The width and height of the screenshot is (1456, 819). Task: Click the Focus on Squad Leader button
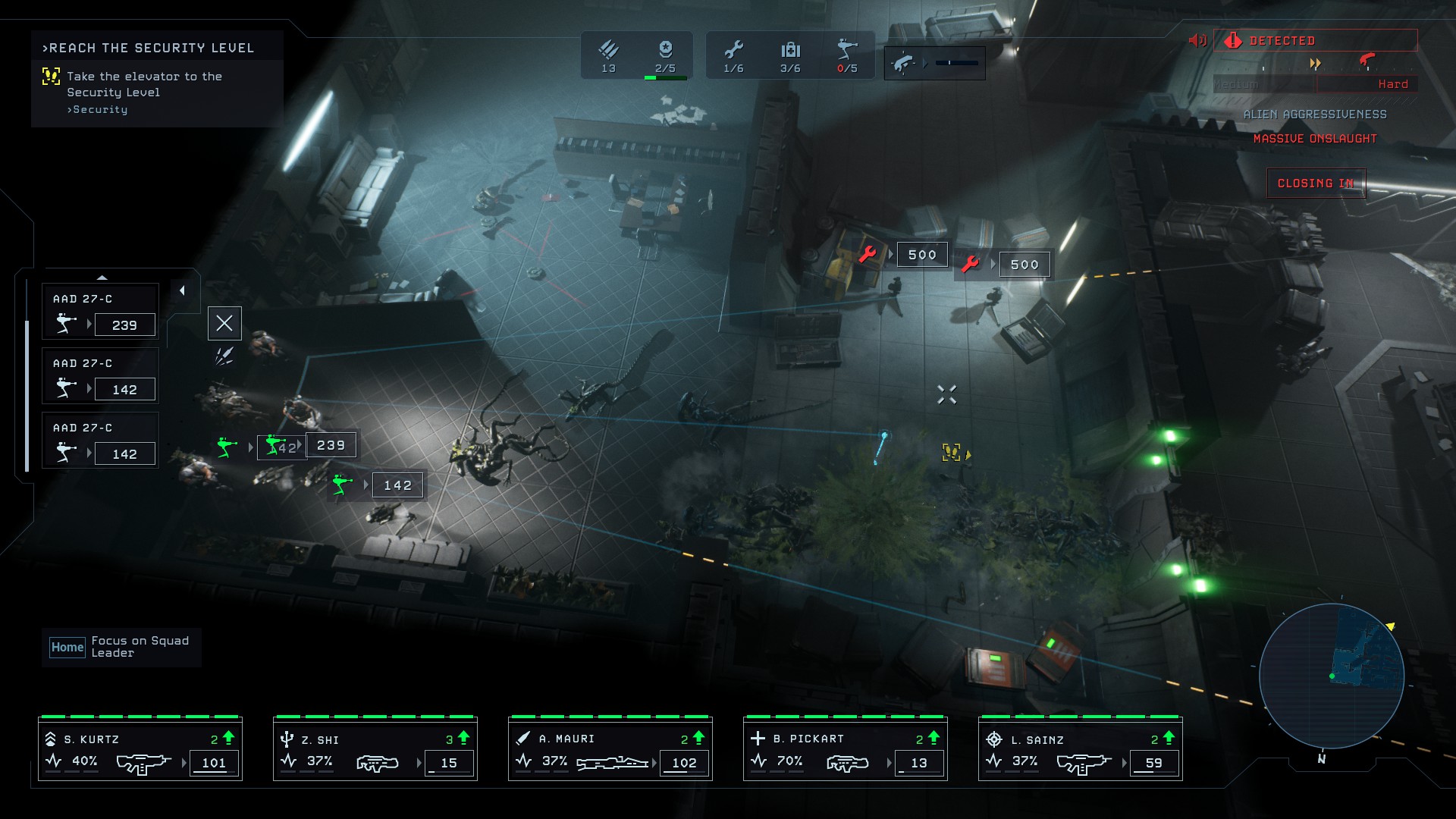coord(121,647)
